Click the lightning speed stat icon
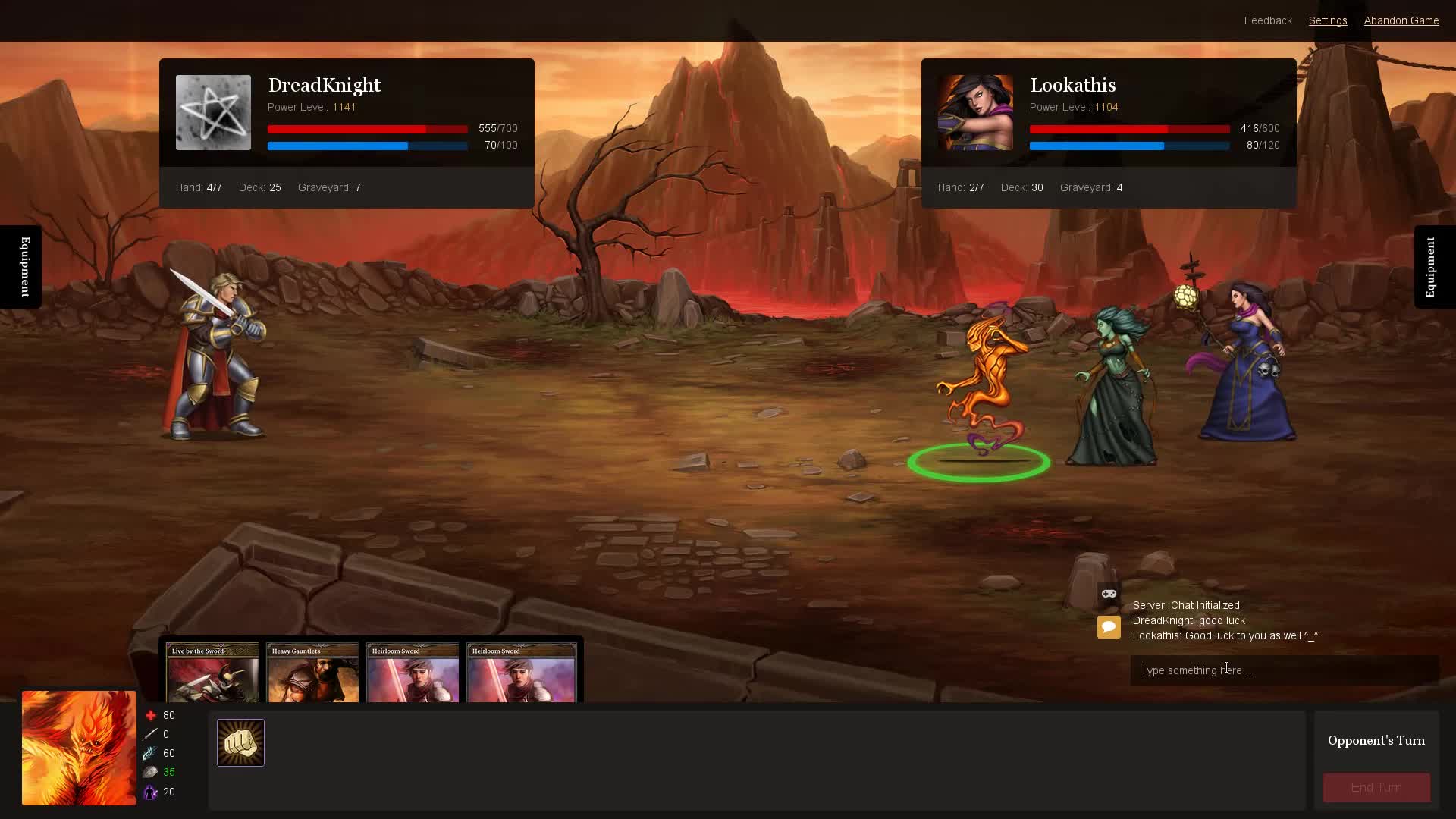Screen dimensions: 1456x819 pyautogui.click(x=151, y=753)
